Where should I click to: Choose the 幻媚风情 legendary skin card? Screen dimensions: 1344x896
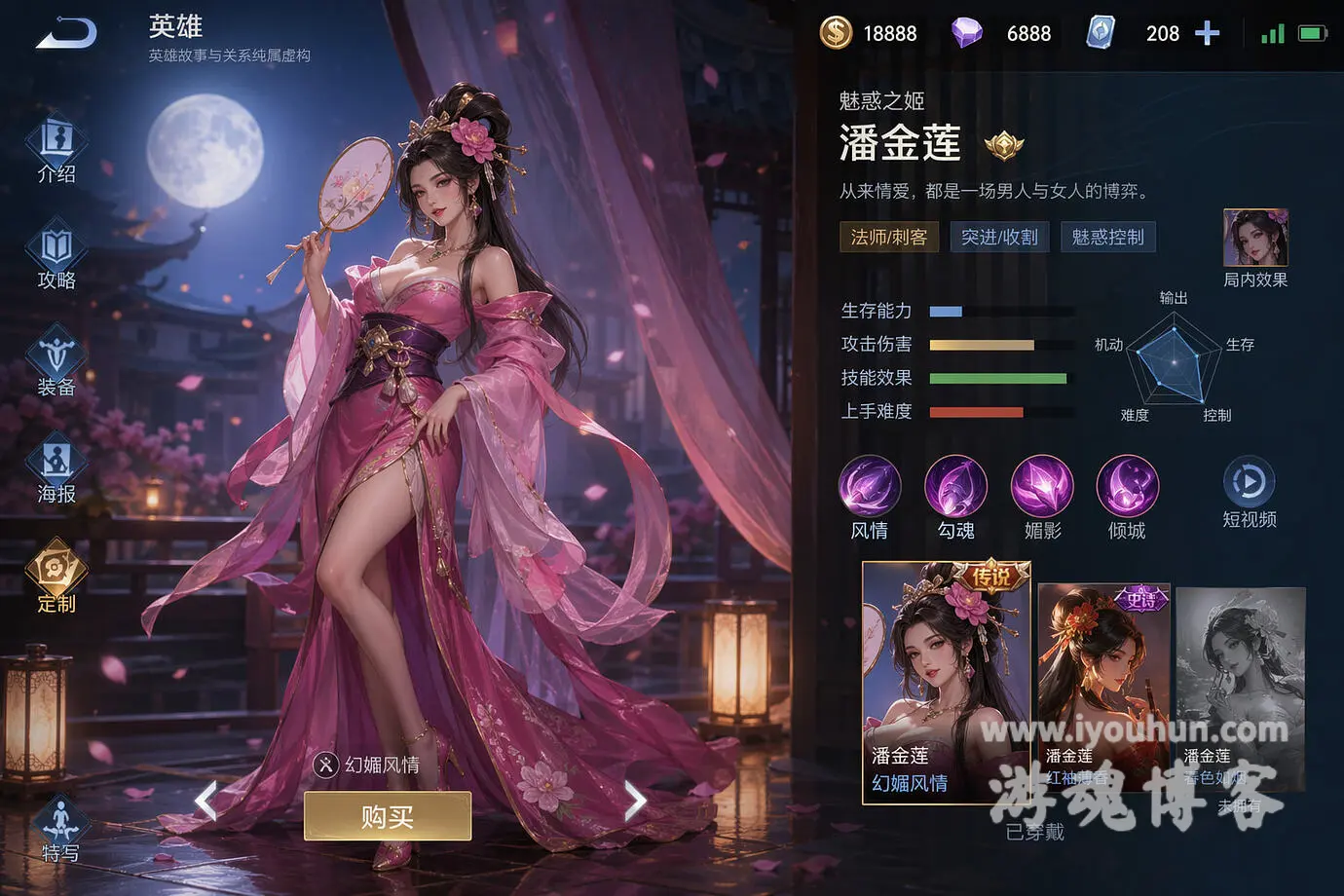[946, 682]
